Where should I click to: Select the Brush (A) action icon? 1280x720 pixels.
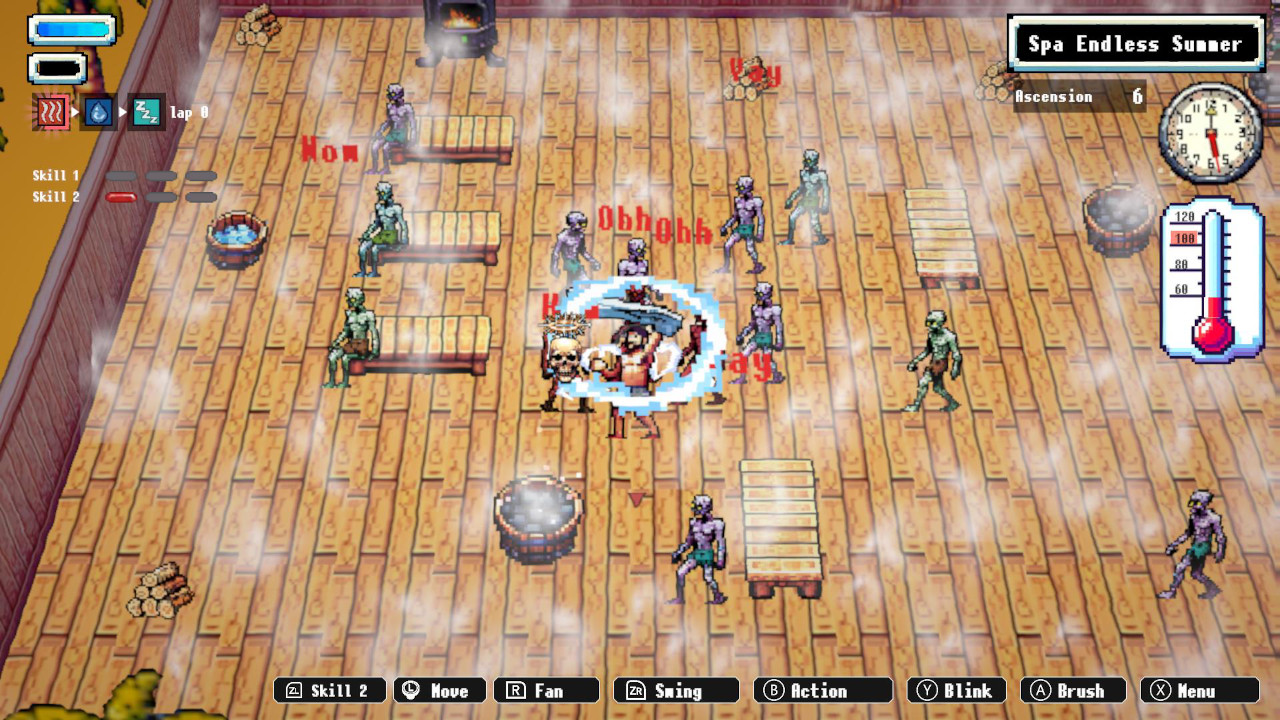click(x=1073, y=690)
